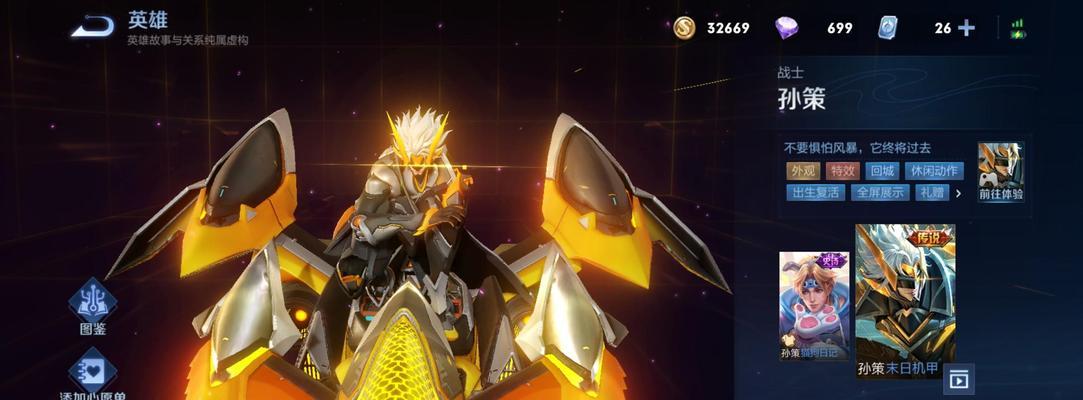Click the plus button to add skin shards
Viewport: 1083px width, 400px height.
tap(966, 28)
